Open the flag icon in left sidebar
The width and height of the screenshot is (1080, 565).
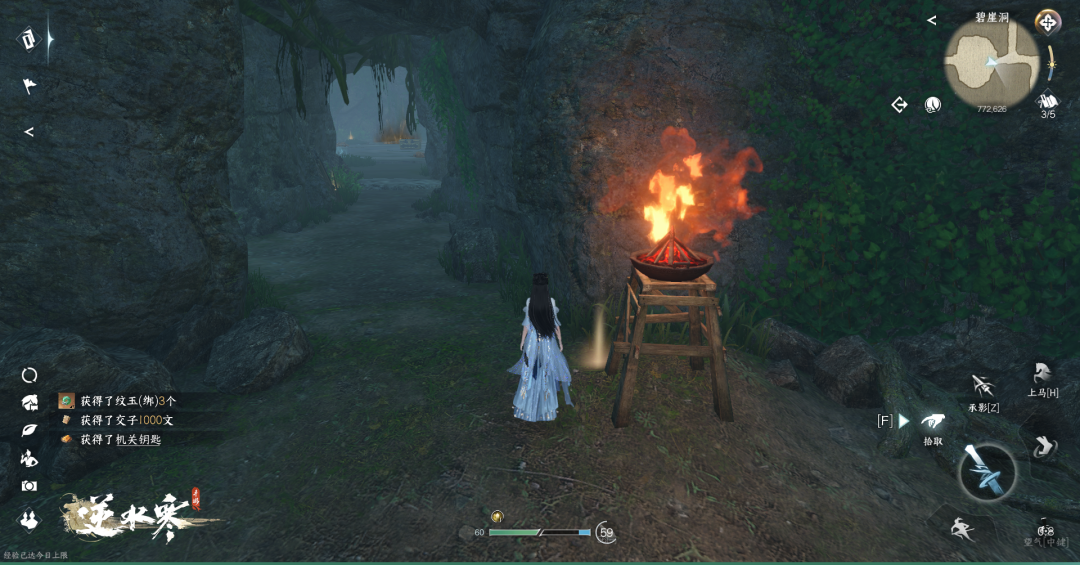(x=29, y=86)
